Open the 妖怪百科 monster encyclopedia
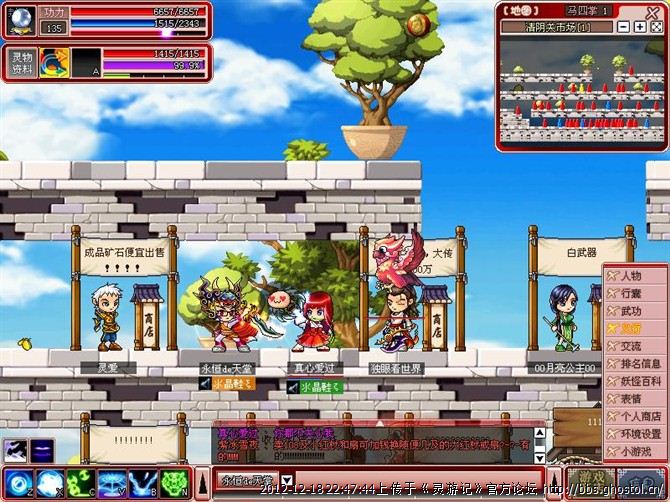The width and height of the screenshot is (670, 502). tap(637, 381)
